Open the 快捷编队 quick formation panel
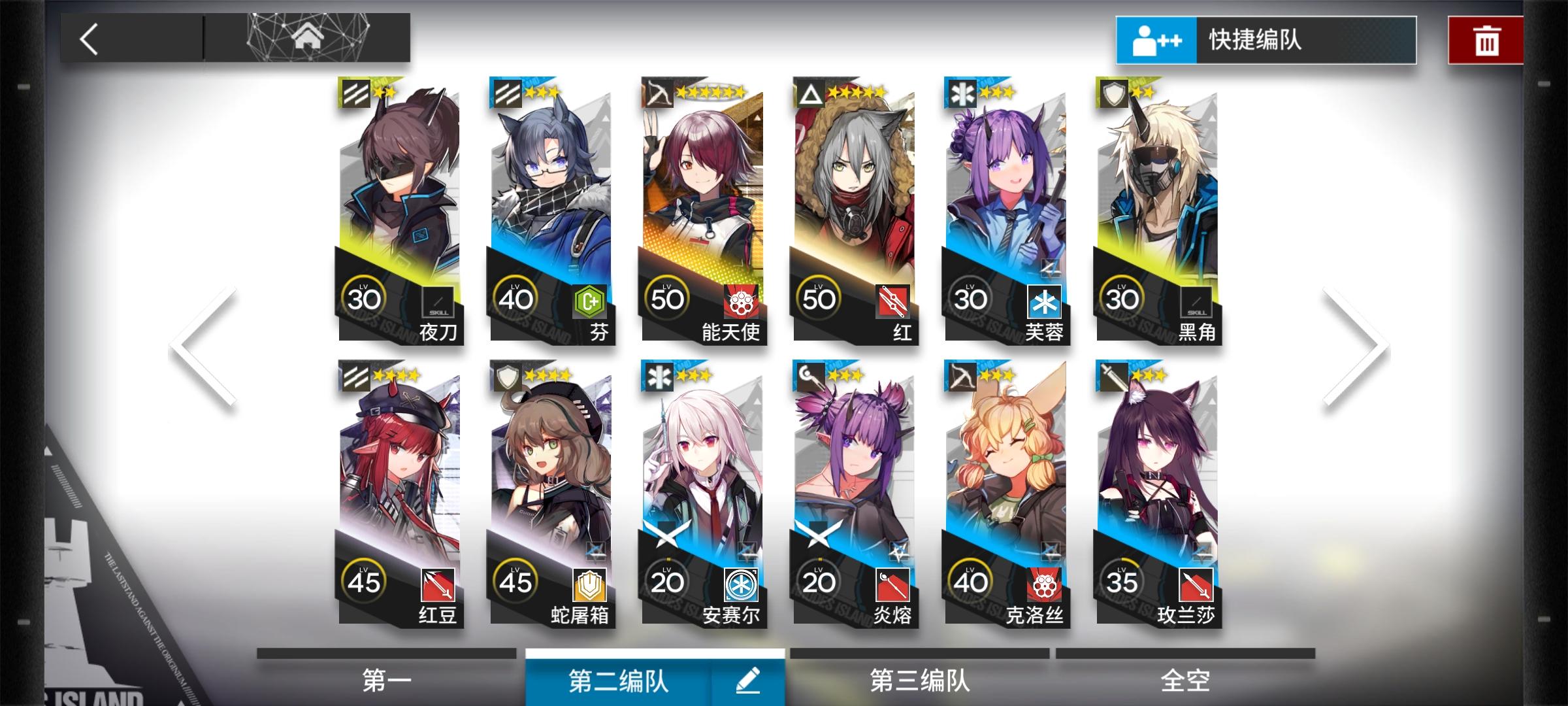 click(x=1267, y=39)
